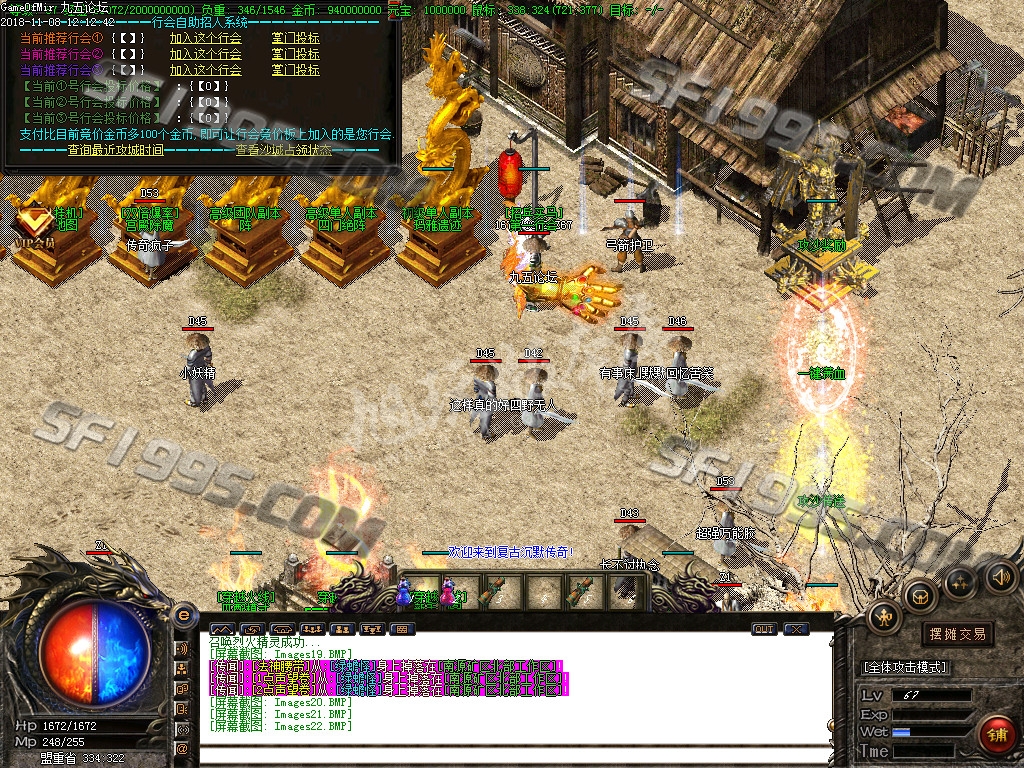The image size is (1024, 768).
Task: Click the round 'e' button beside orb
Action: (183, 614)
